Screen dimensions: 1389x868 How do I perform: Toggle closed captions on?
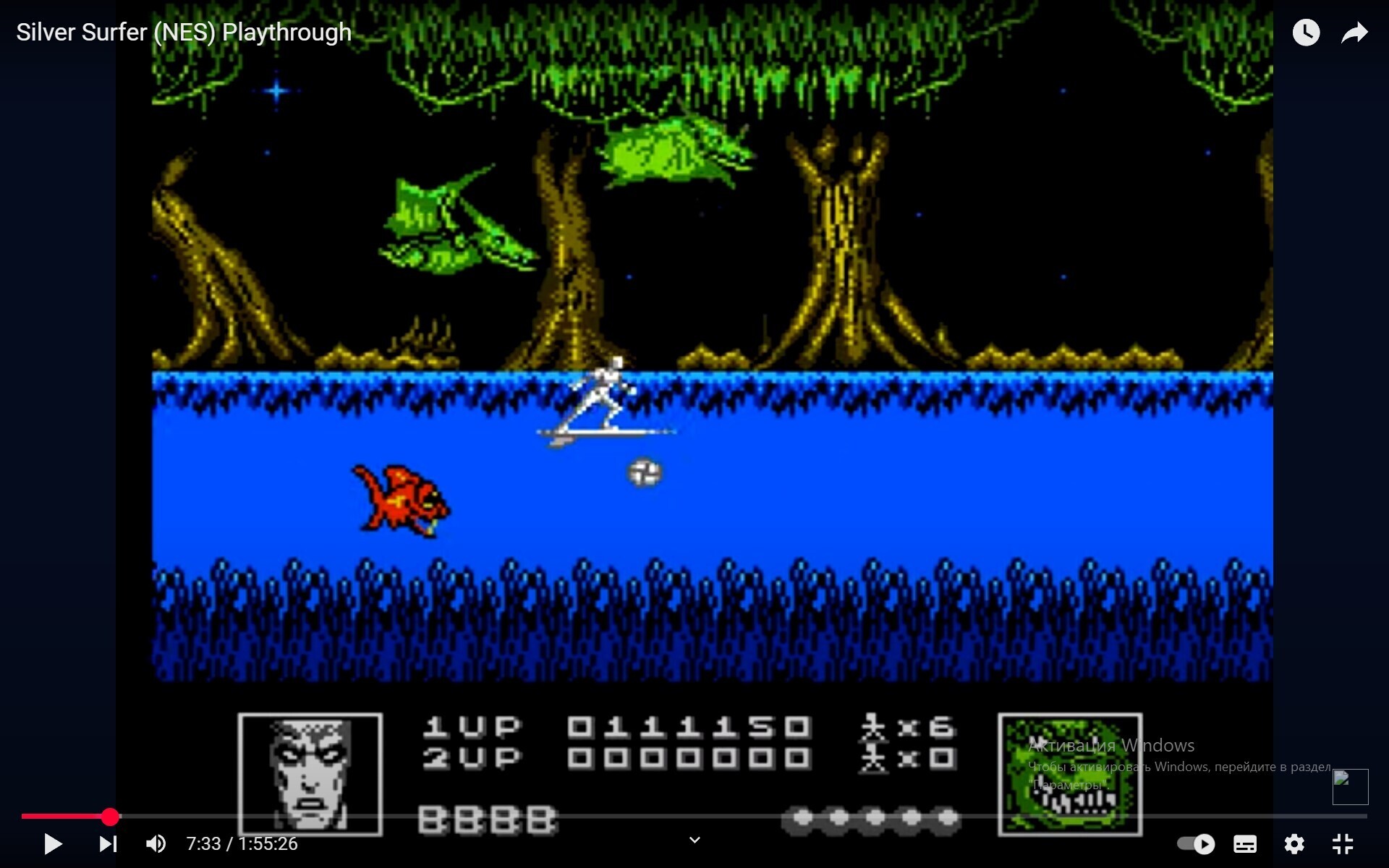(x=1246, y=844)
